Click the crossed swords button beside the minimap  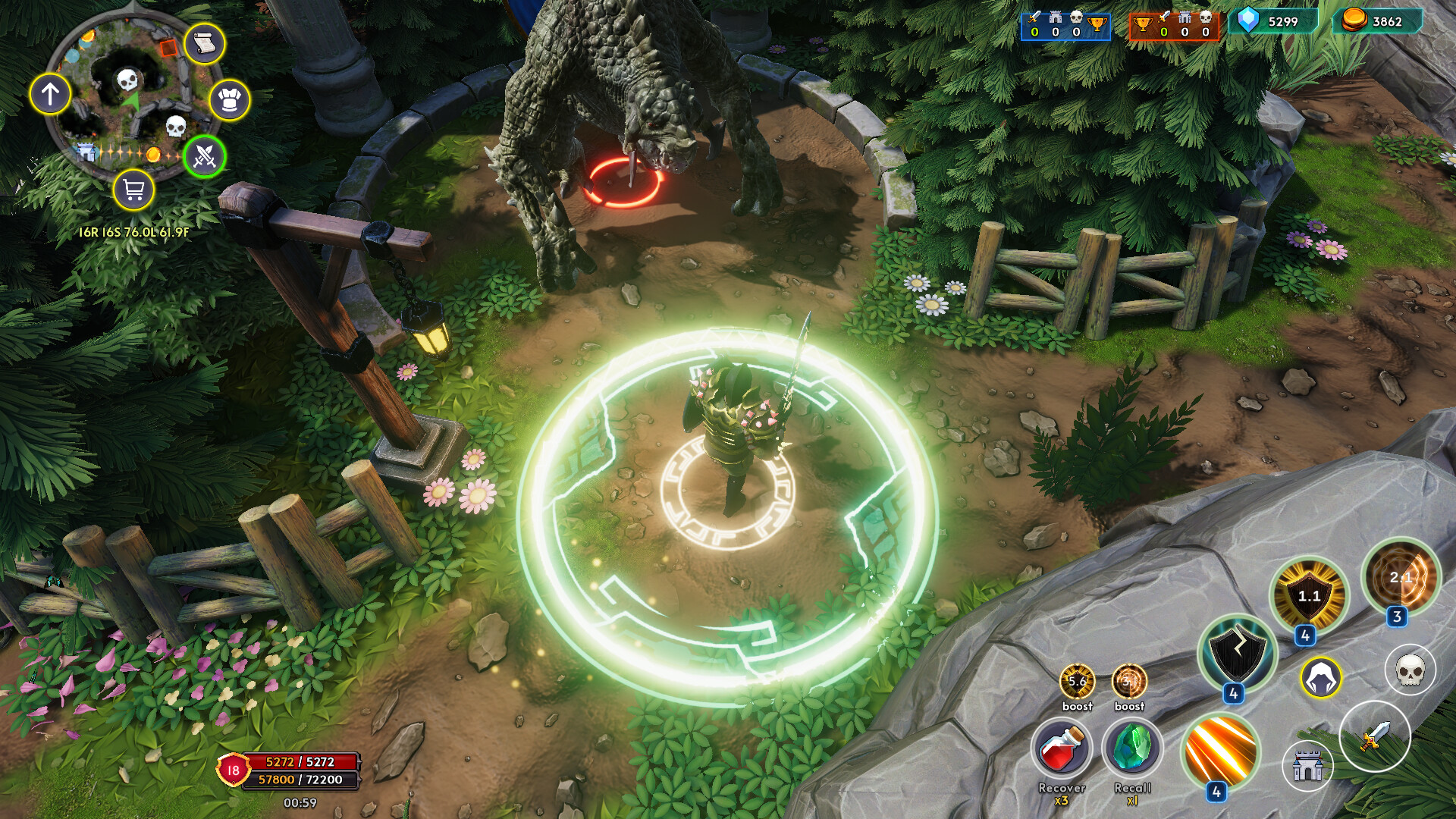click(205, 156)
